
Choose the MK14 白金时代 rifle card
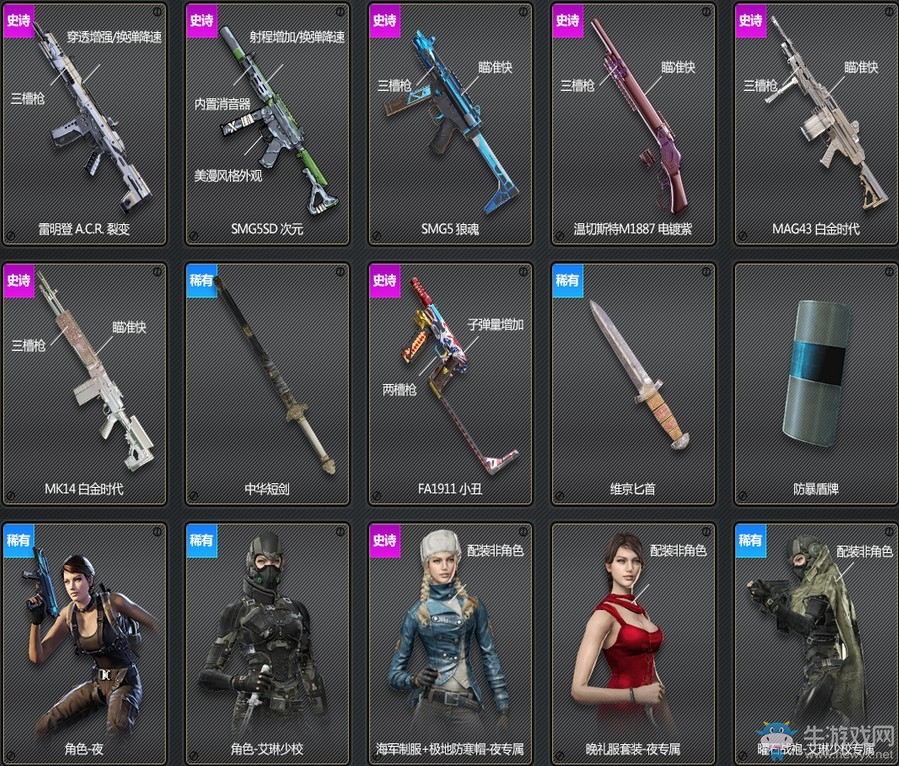84,384
